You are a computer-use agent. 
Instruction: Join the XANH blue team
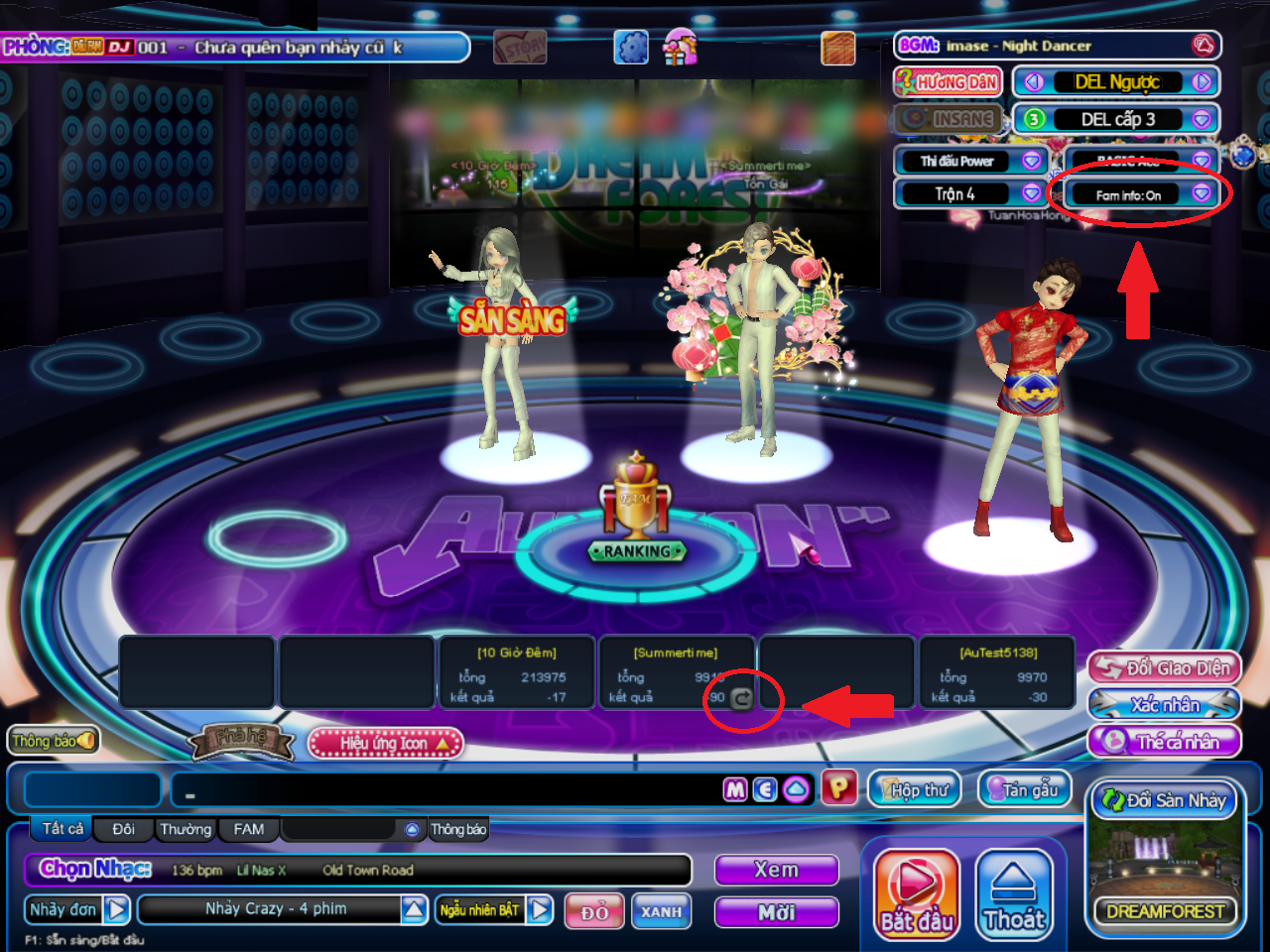pyautogui.click(x=661, y=911)
